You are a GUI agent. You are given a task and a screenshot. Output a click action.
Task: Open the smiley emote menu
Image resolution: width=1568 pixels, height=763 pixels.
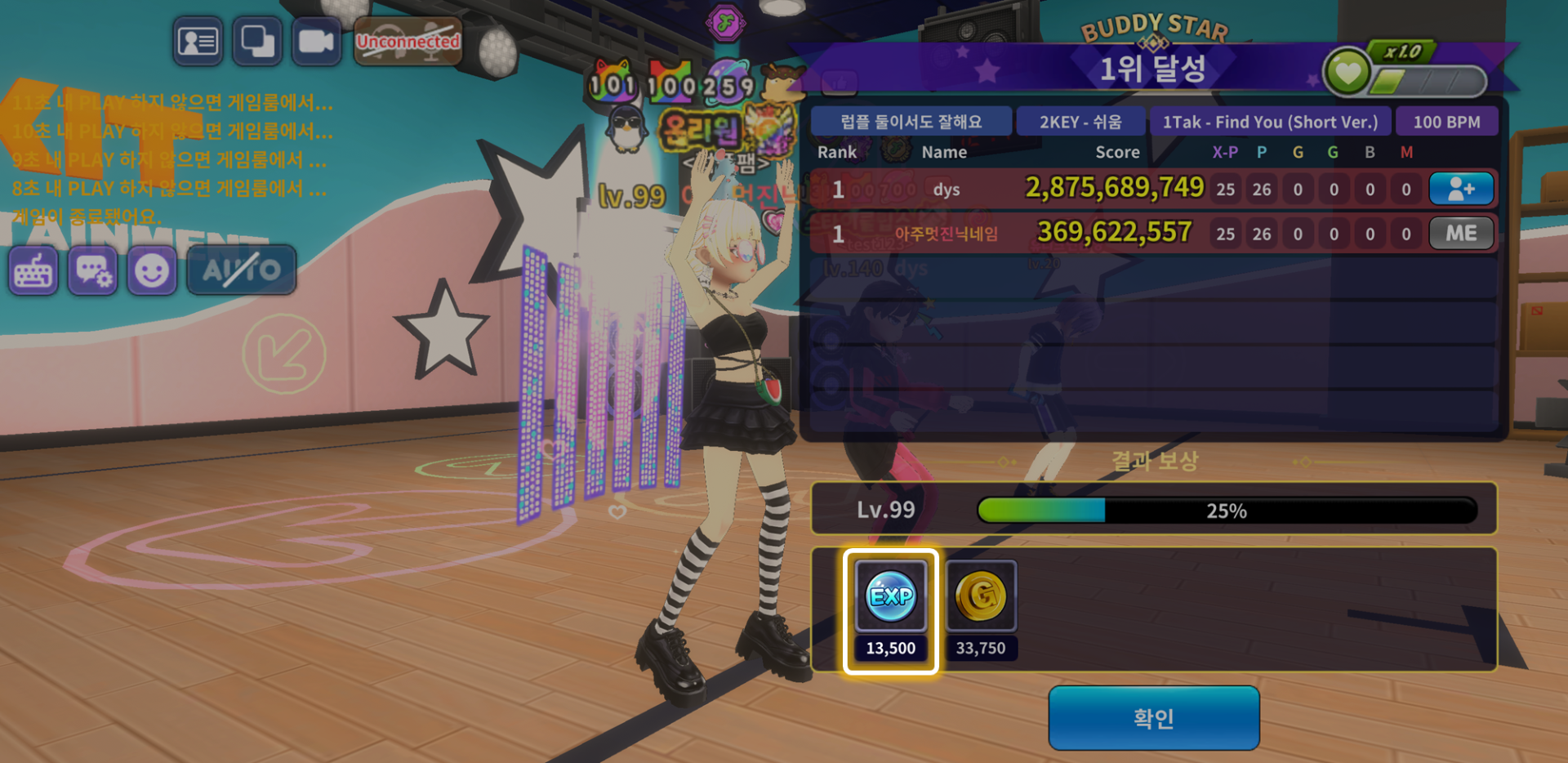[152, 271]
